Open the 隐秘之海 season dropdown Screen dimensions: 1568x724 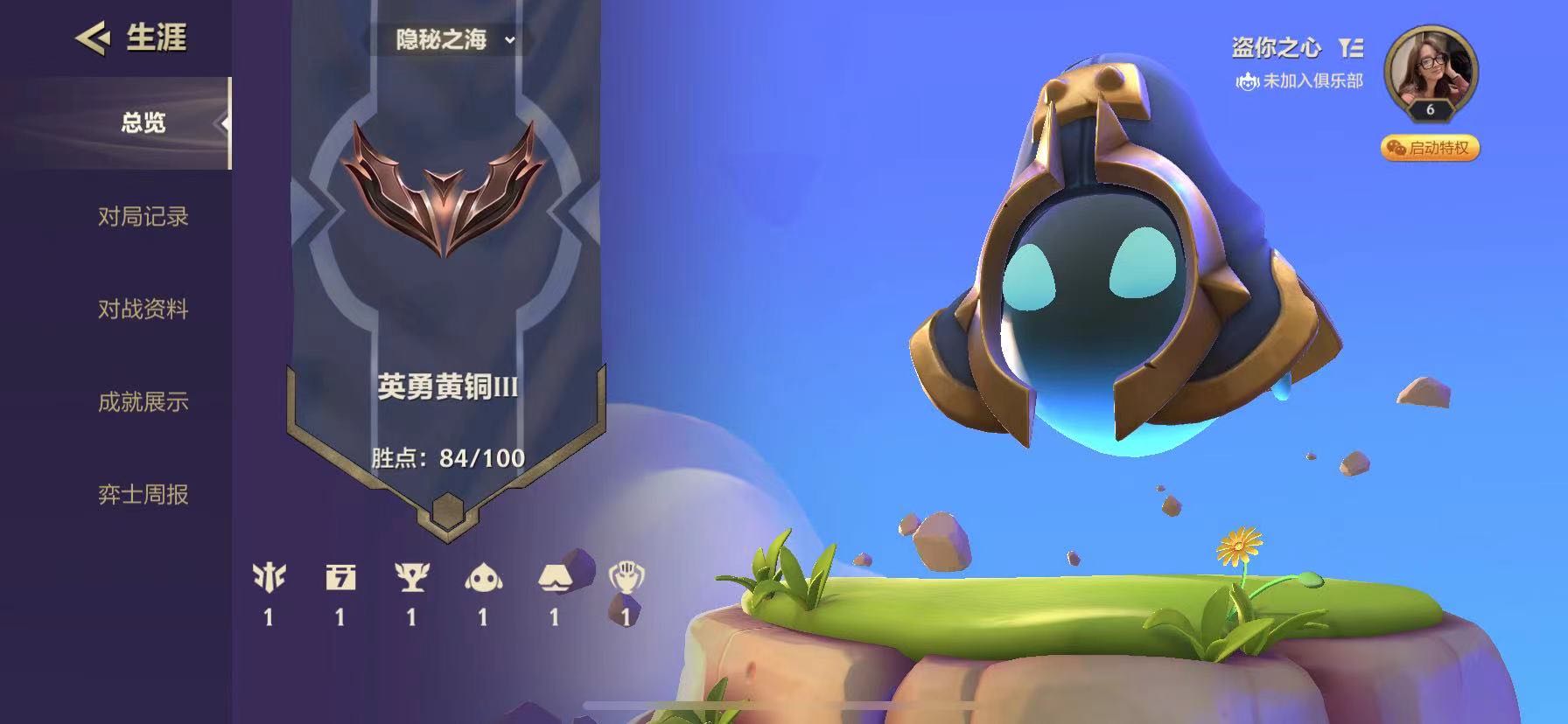point(454,39)
